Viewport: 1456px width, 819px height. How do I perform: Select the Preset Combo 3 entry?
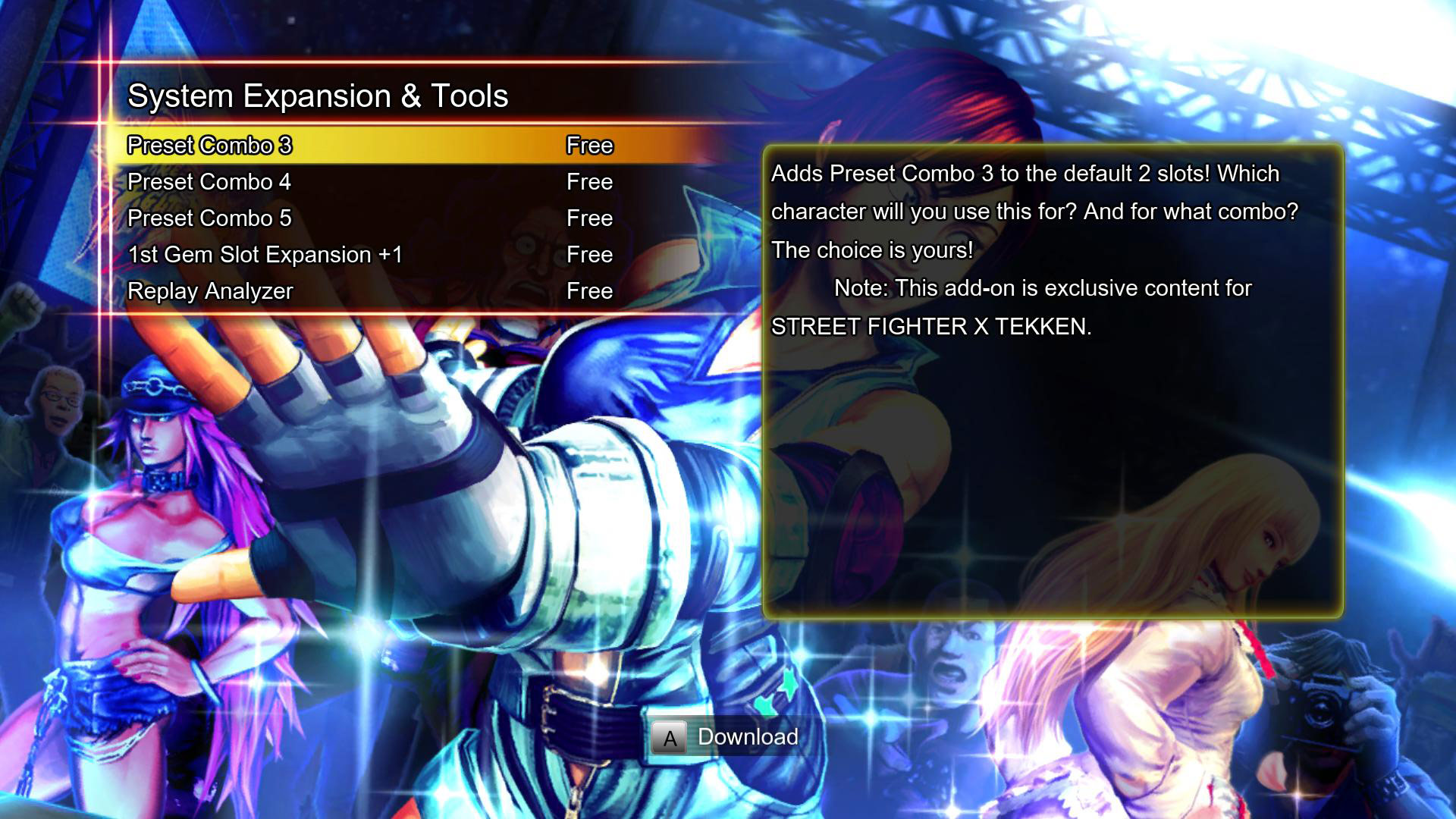click(210, 146)
